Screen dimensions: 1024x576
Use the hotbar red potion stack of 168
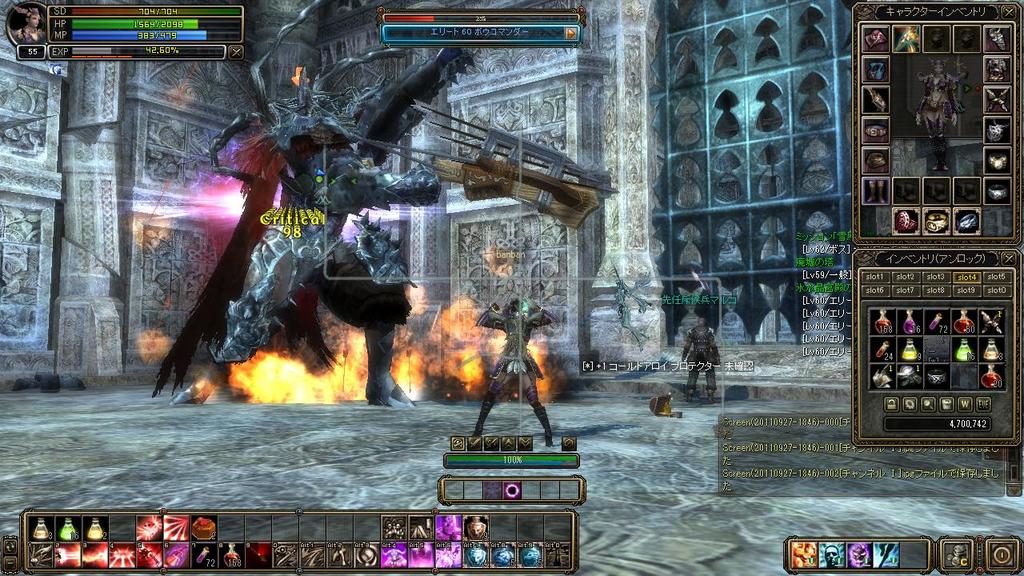click(232, 554)
